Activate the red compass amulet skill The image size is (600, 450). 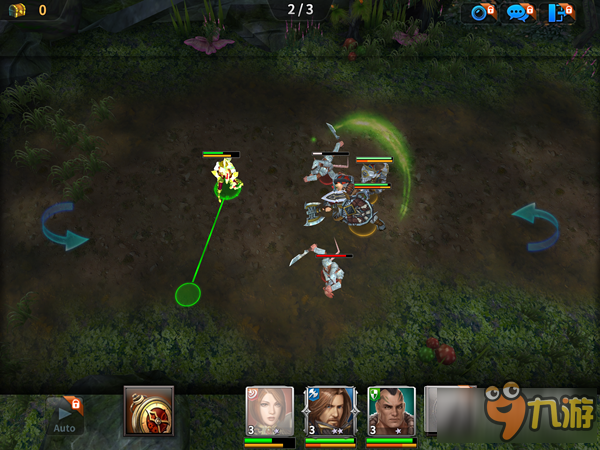149,411
